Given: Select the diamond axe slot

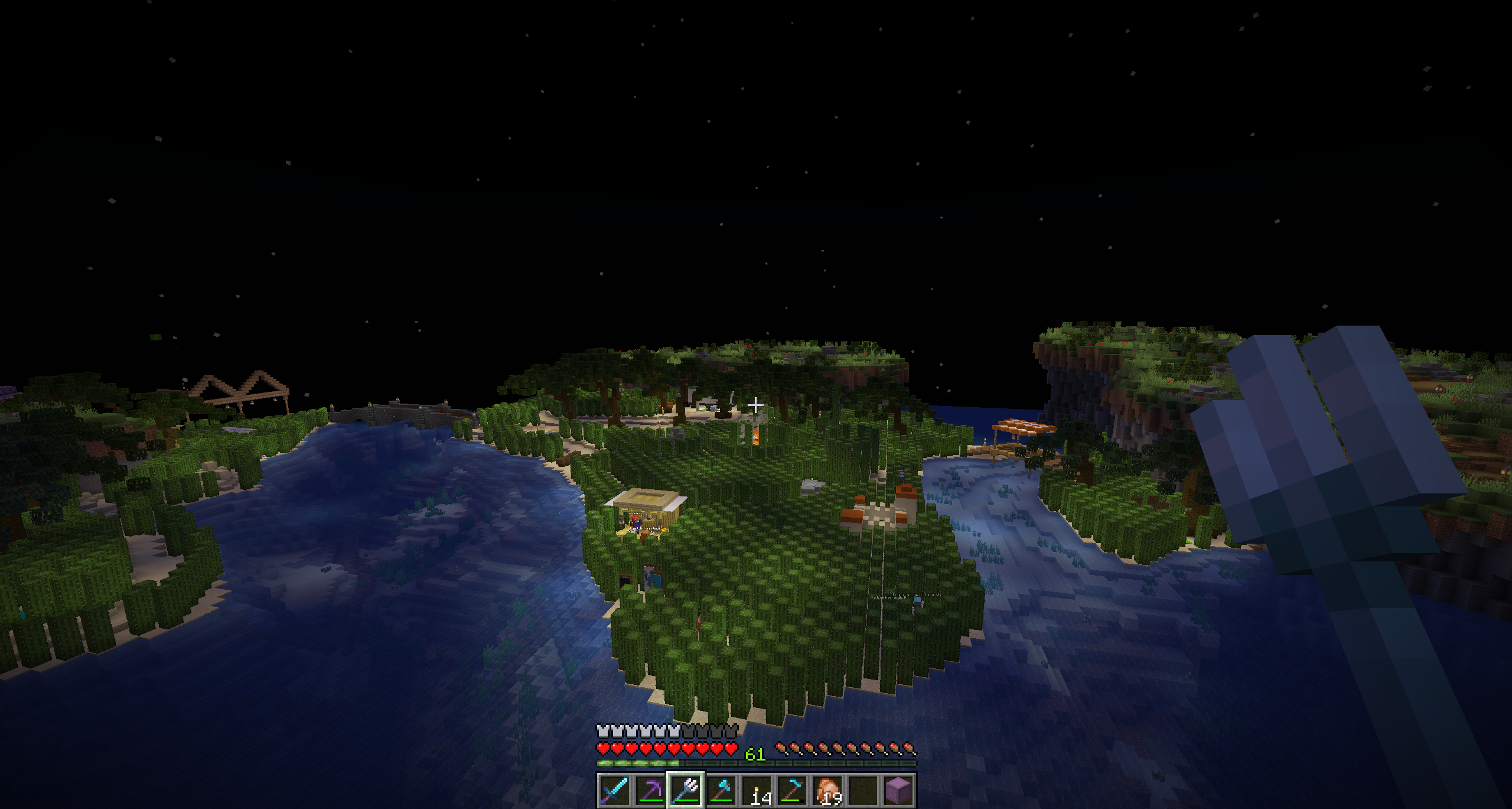Looking at the screenshot, I should (x=721, y=791).
